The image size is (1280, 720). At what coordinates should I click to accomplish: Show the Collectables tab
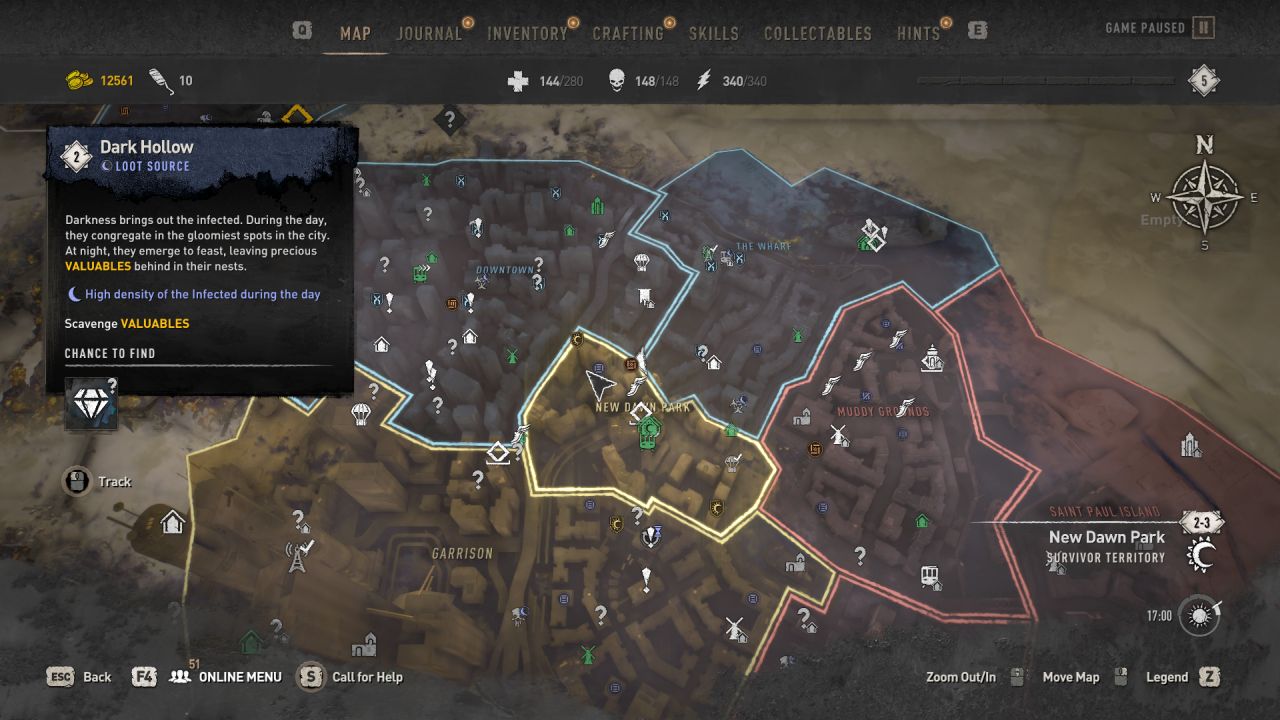pos(818,33)
